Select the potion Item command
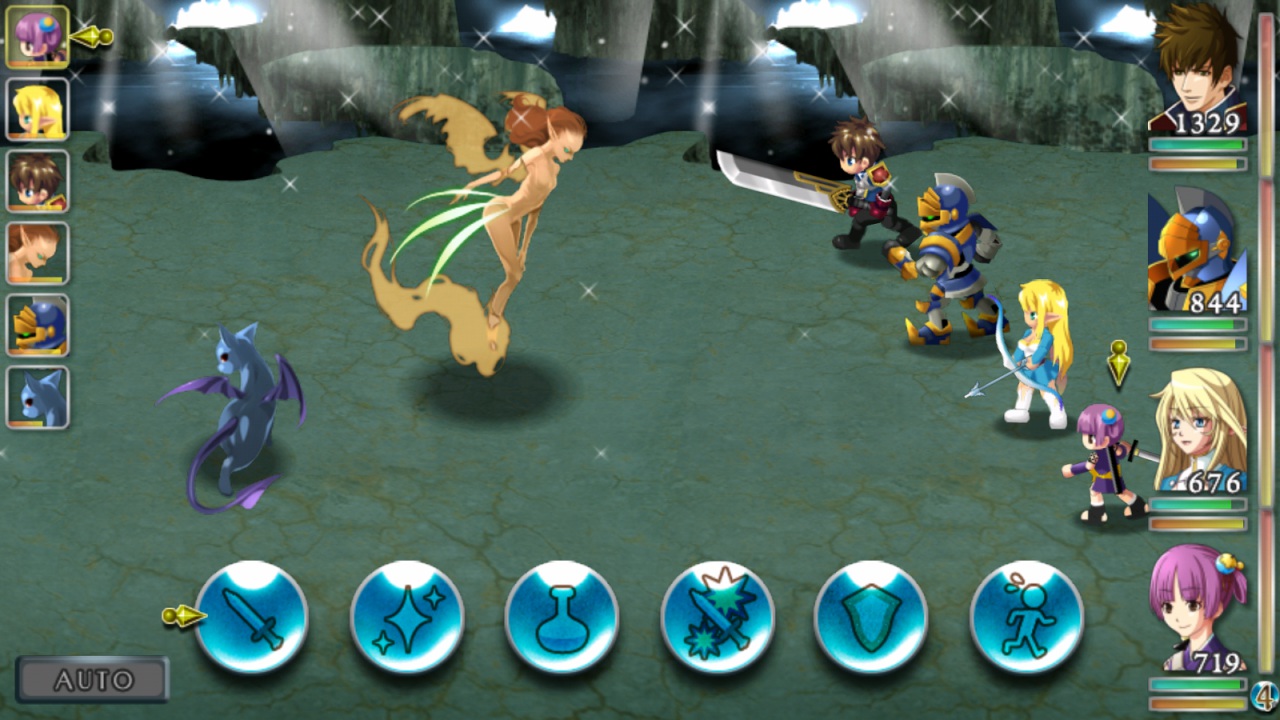 (x=562, y=618)
